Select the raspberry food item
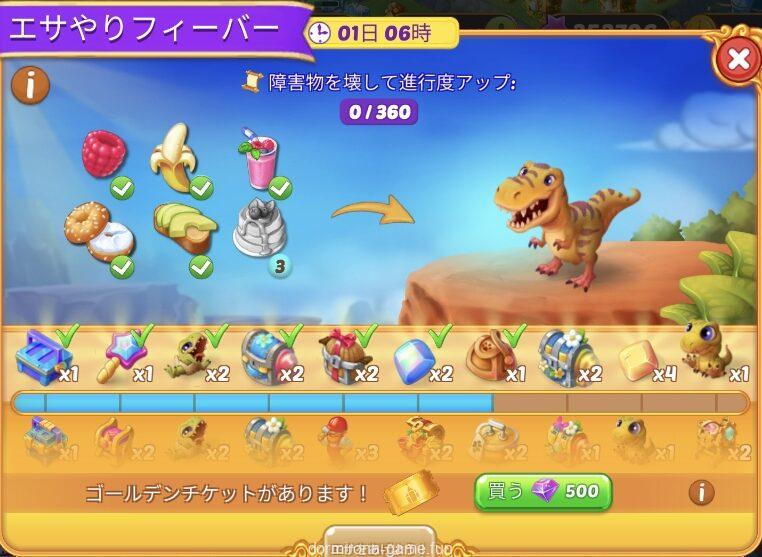 pyautogui.click(x=104, y=154)
